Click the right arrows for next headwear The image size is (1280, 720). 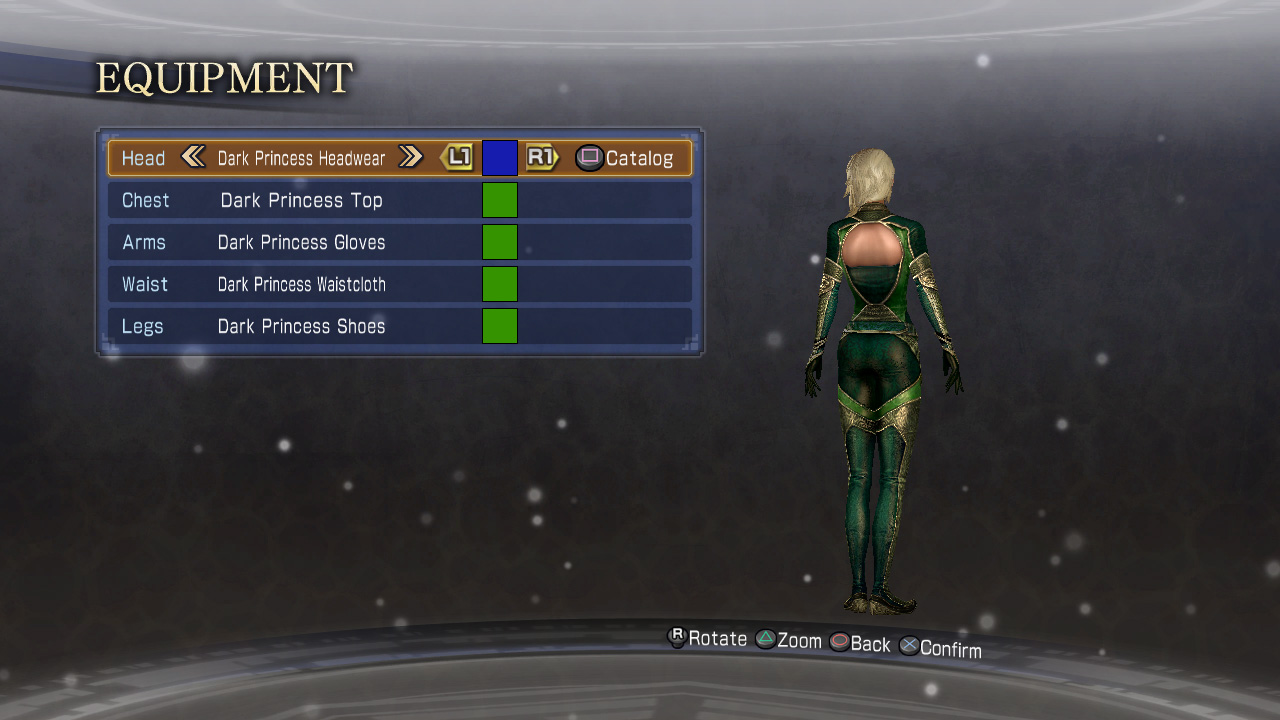coord(410,157)
